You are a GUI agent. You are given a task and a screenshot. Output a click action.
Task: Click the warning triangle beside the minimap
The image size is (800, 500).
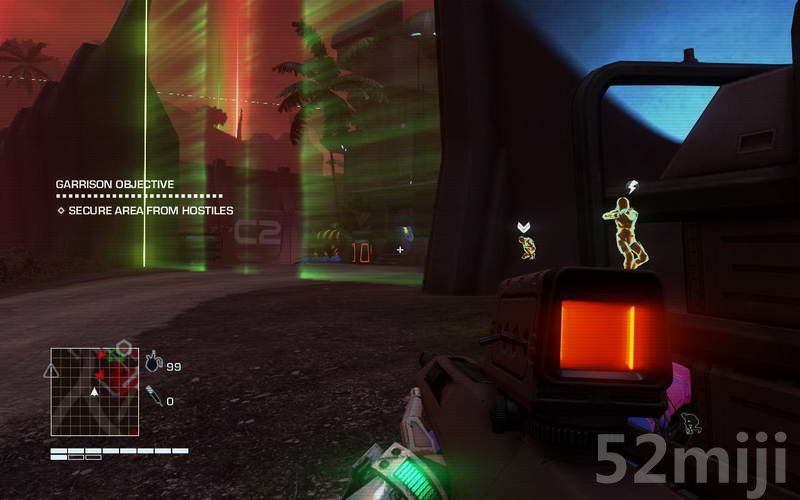[50, 370]
